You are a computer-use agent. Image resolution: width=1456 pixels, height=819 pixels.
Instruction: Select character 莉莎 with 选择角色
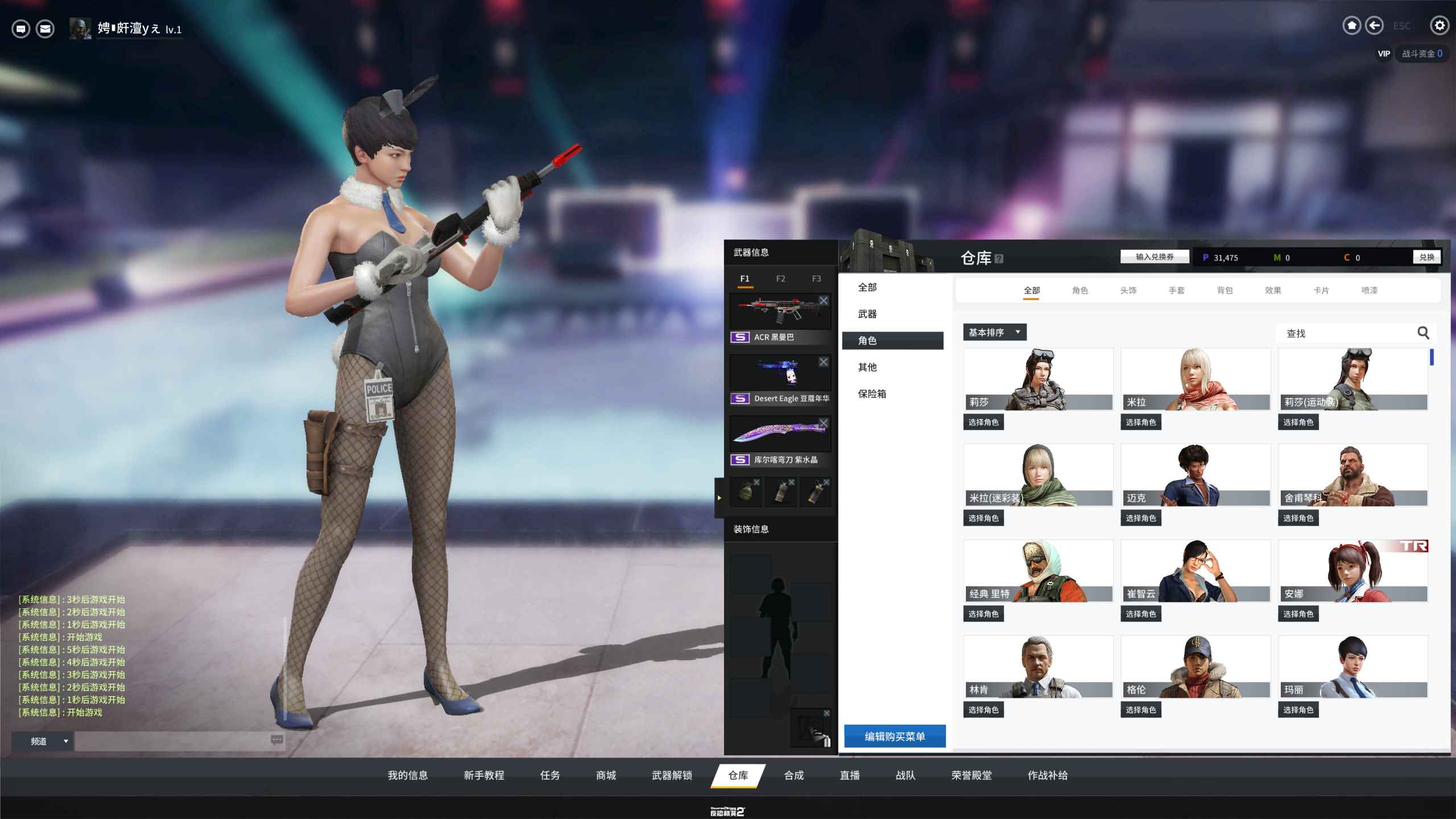pyautogui.click(x=983, y=422)
